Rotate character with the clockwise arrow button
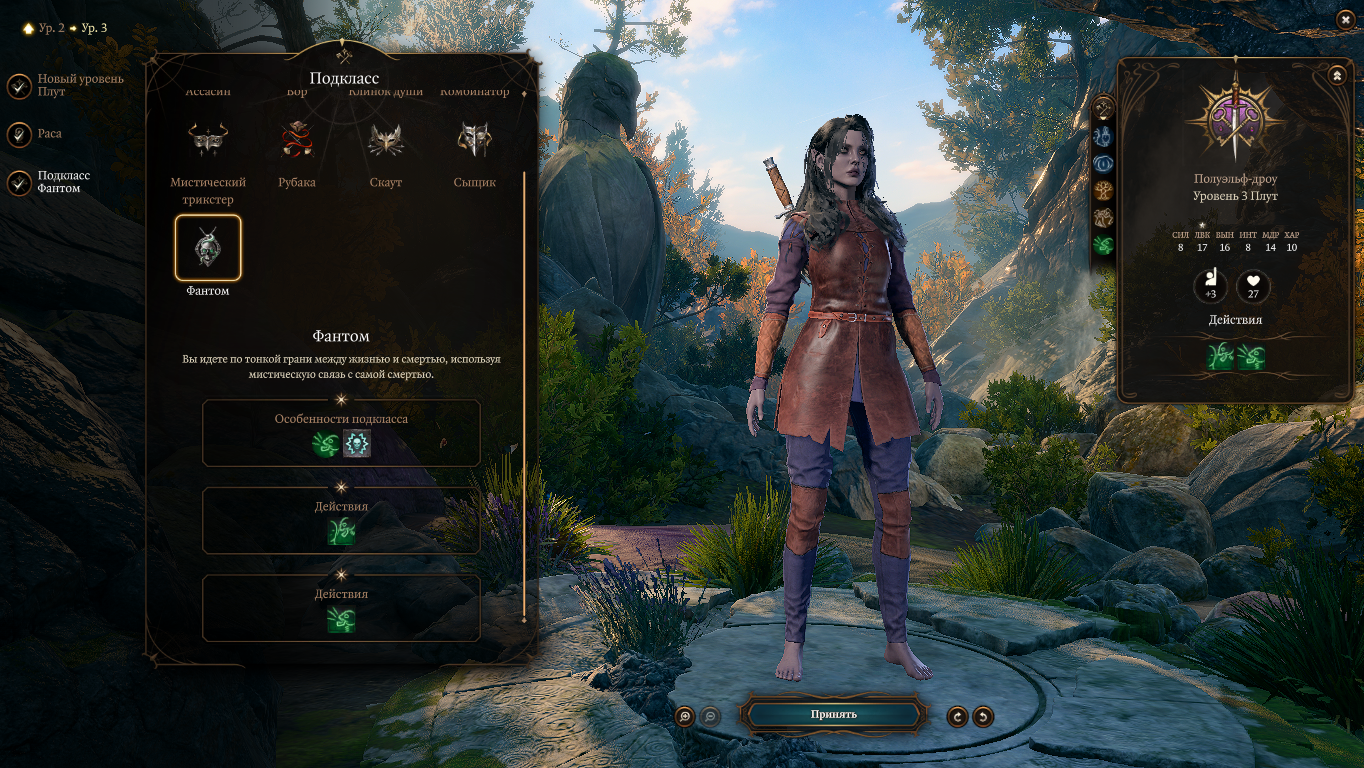1364x768 pixels. (958, 716)
